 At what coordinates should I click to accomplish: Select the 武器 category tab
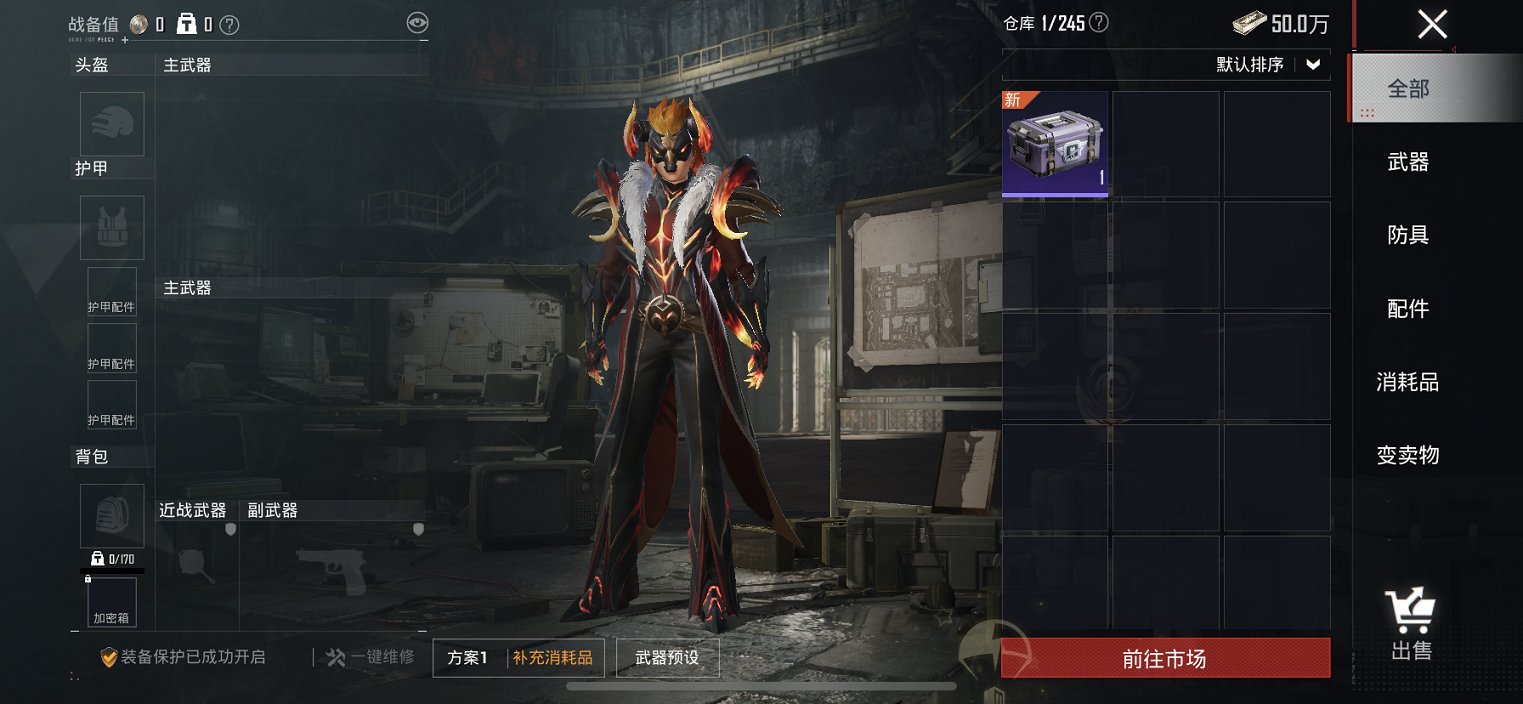pos(1408,162)
